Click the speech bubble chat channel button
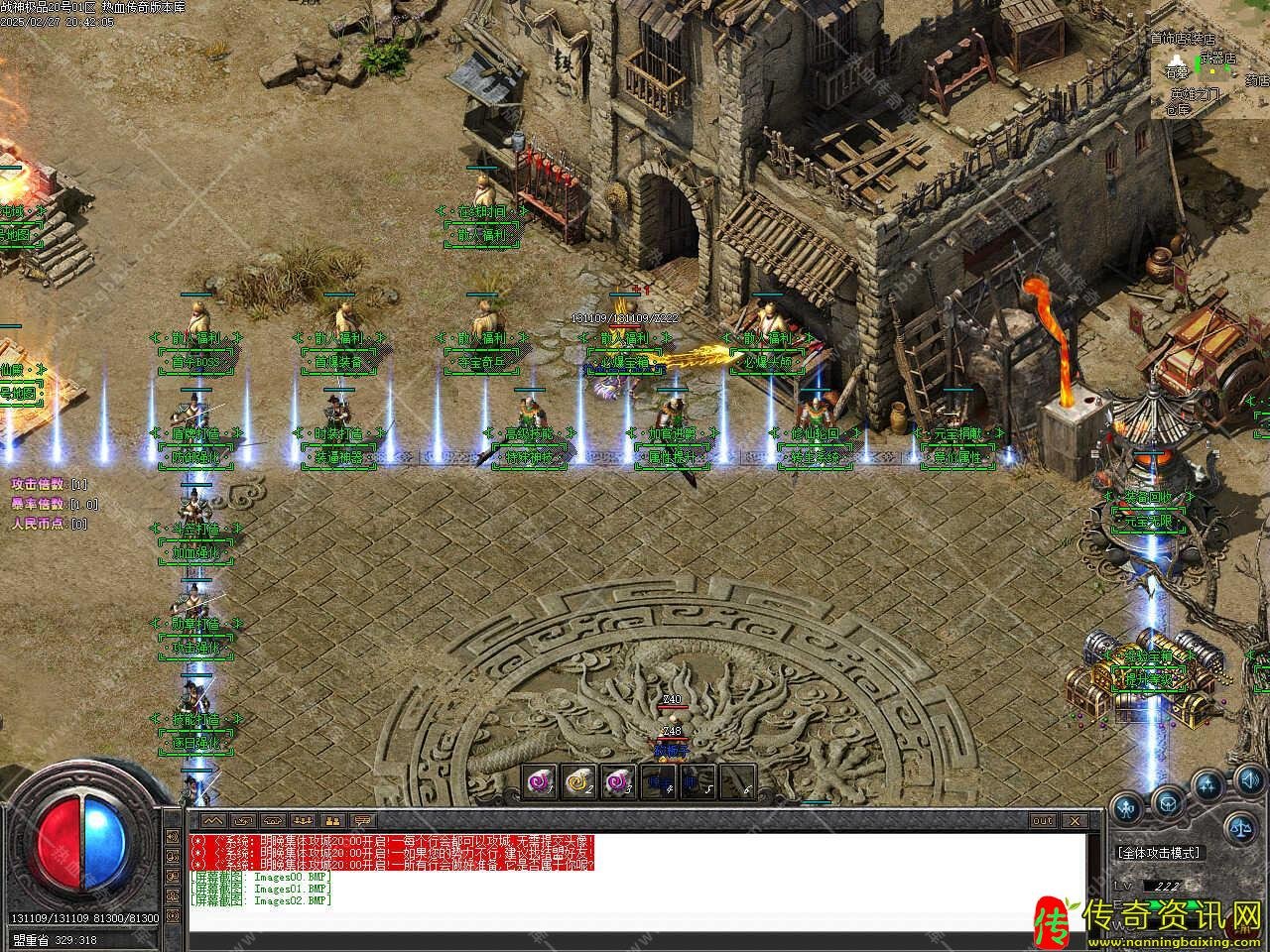This screenshot has width=1270, height=952. pyautogui.click(x=364, y=821)
